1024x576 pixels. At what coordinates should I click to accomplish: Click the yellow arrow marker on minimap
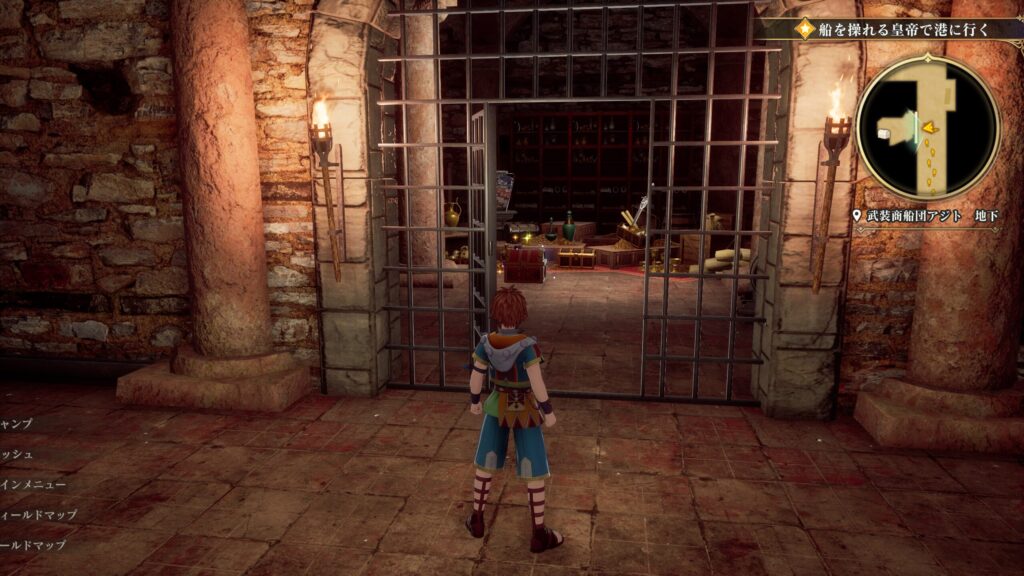[x=928, y=127]
